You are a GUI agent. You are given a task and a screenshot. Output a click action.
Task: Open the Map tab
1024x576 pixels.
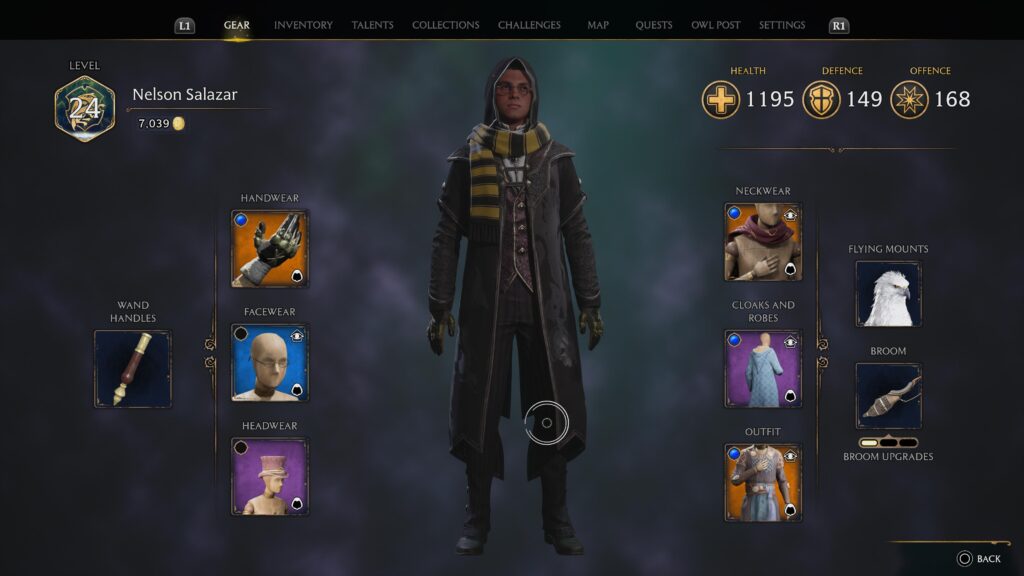(x=598, y=25)
